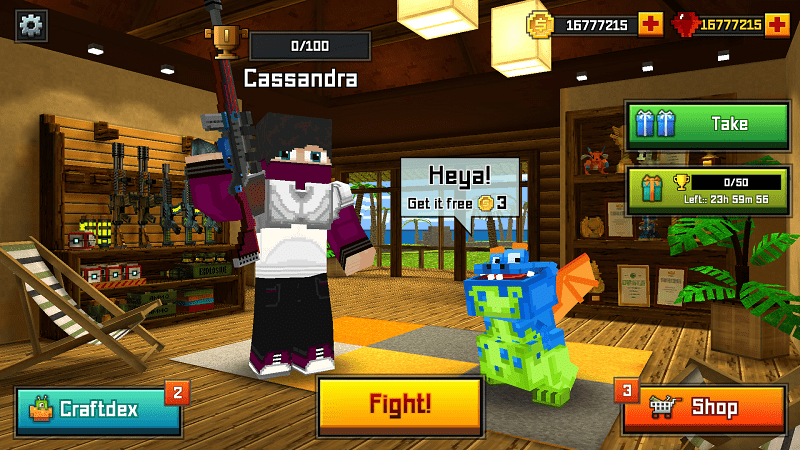Viewport: 800px width, 450px height.
Task: Select the player name Cassandra
Action: click(300, 79)
